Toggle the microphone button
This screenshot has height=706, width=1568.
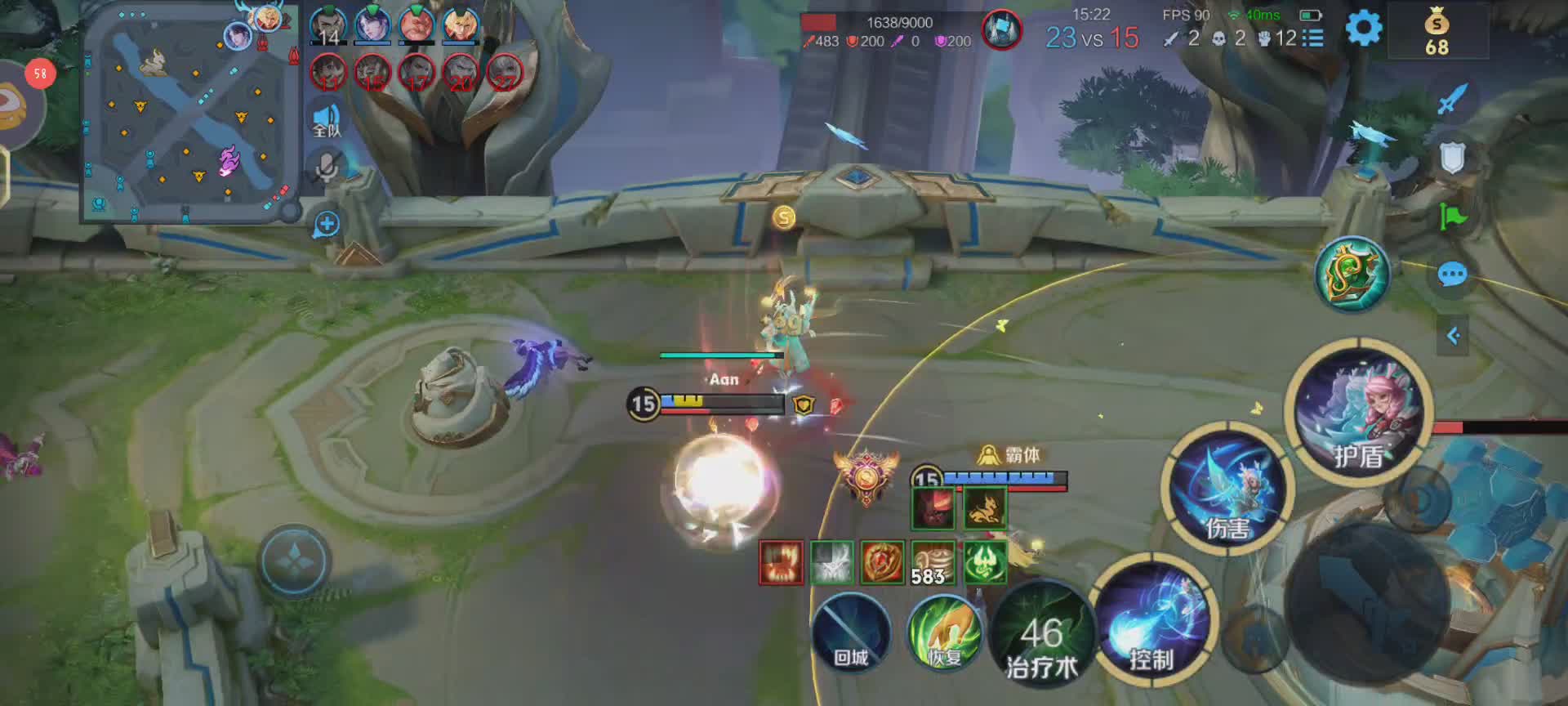coord(327,169)
